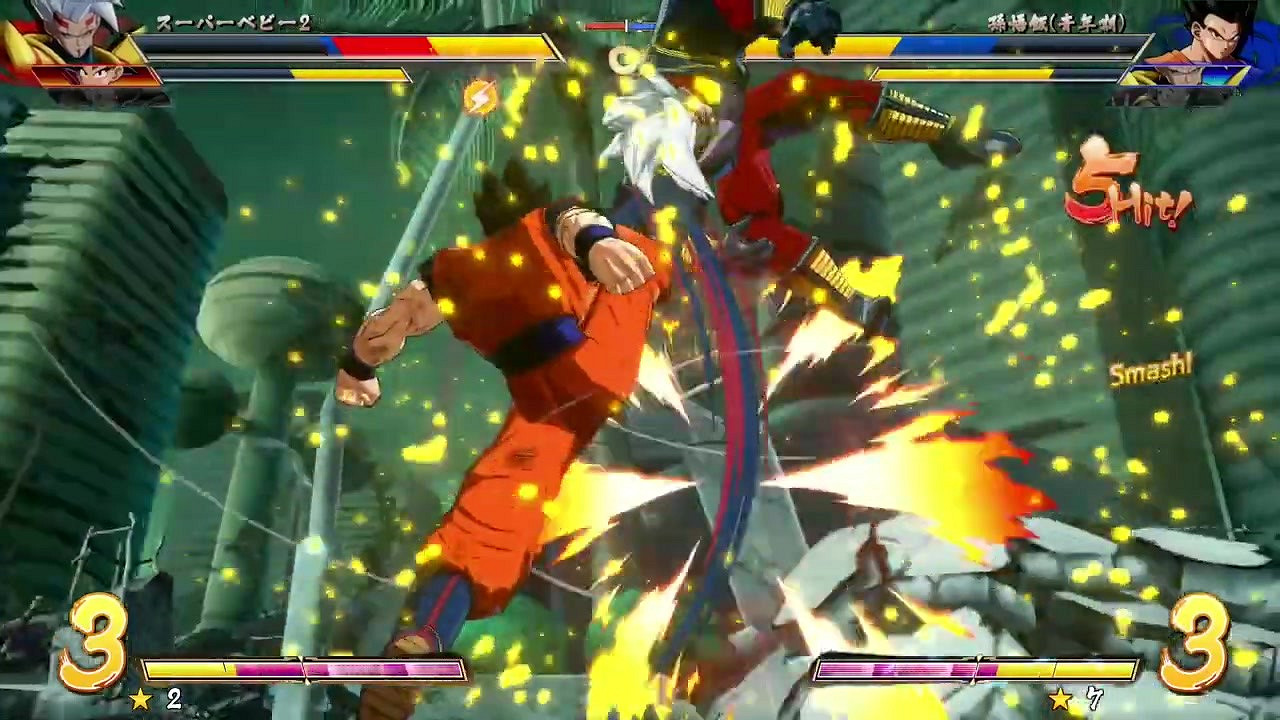Screen dimensions: 1280x720
Task: Click player one's yellow health bar
Action: [350, 47]
